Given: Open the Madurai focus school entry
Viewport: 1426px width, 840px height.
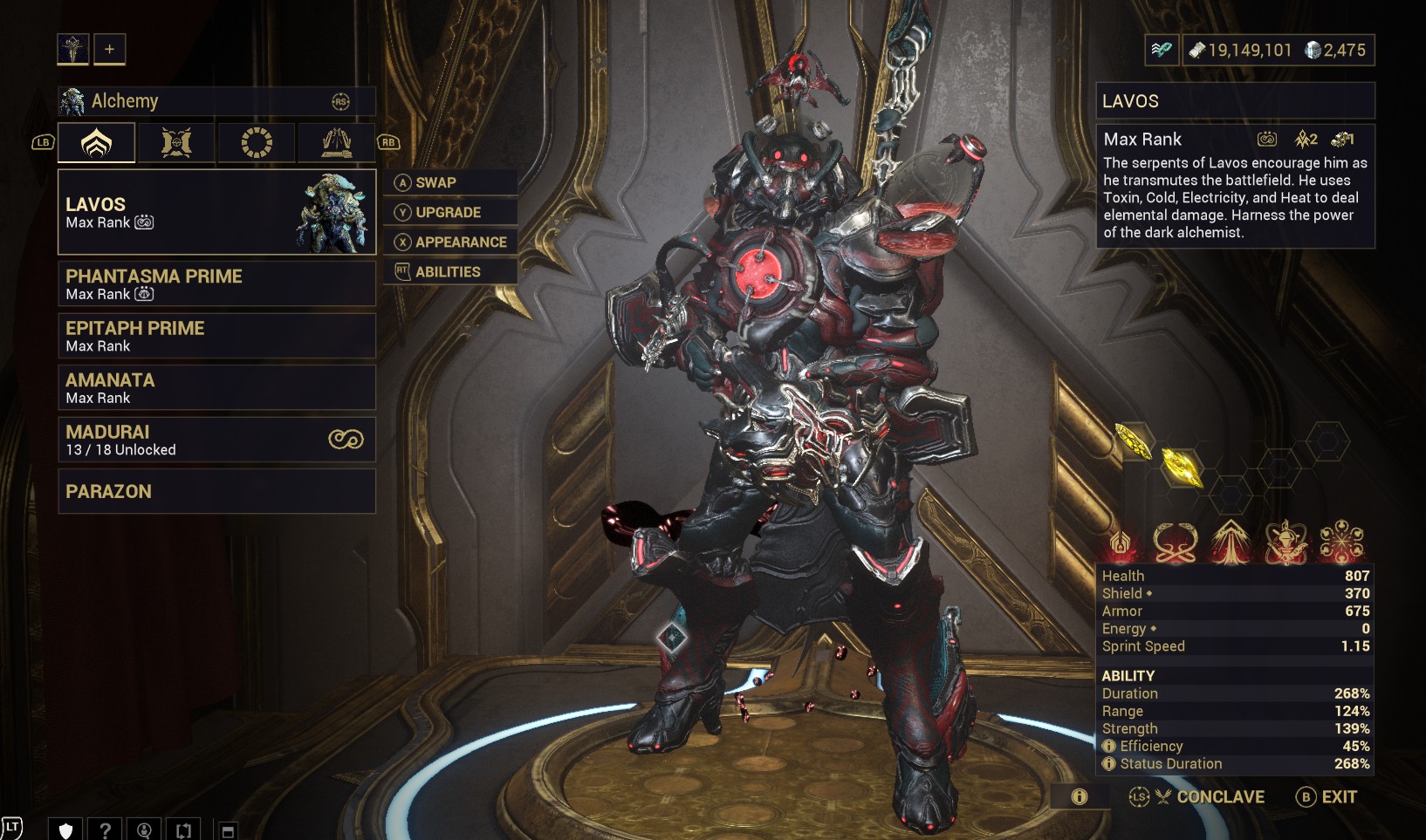Looking at the screenshot, I should (x=216, y=440).
